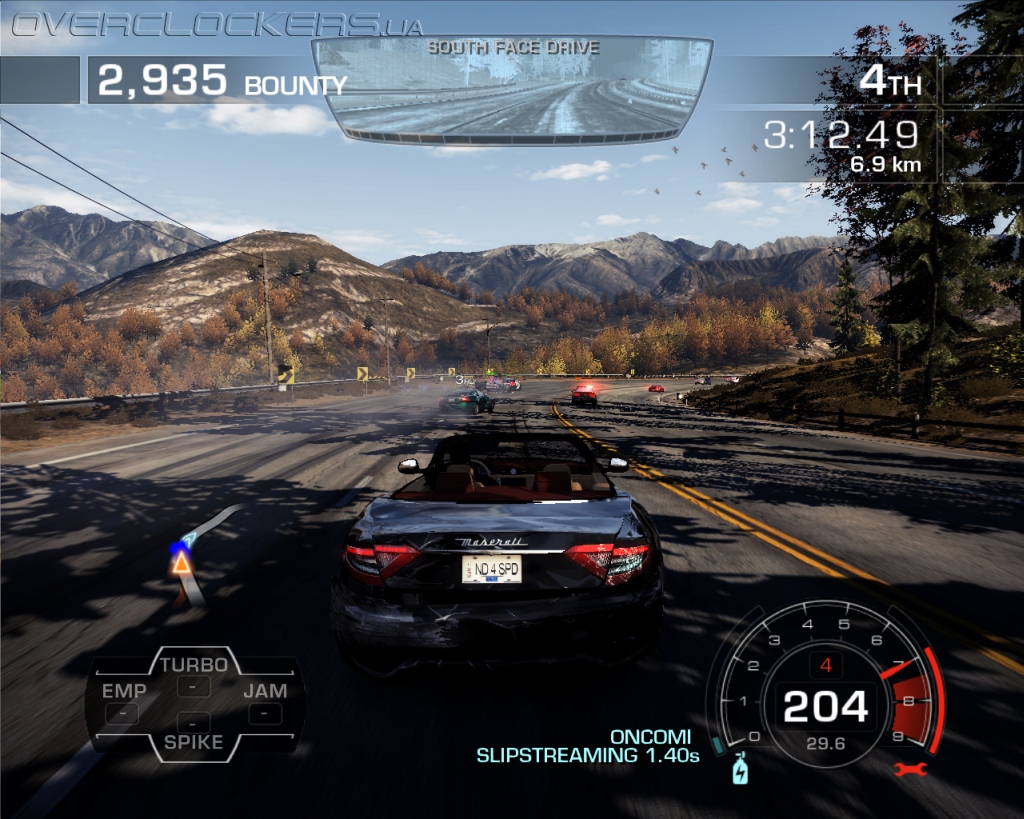Activate the EMP weapon slot
1024x819 pixels.
[123, 703]
